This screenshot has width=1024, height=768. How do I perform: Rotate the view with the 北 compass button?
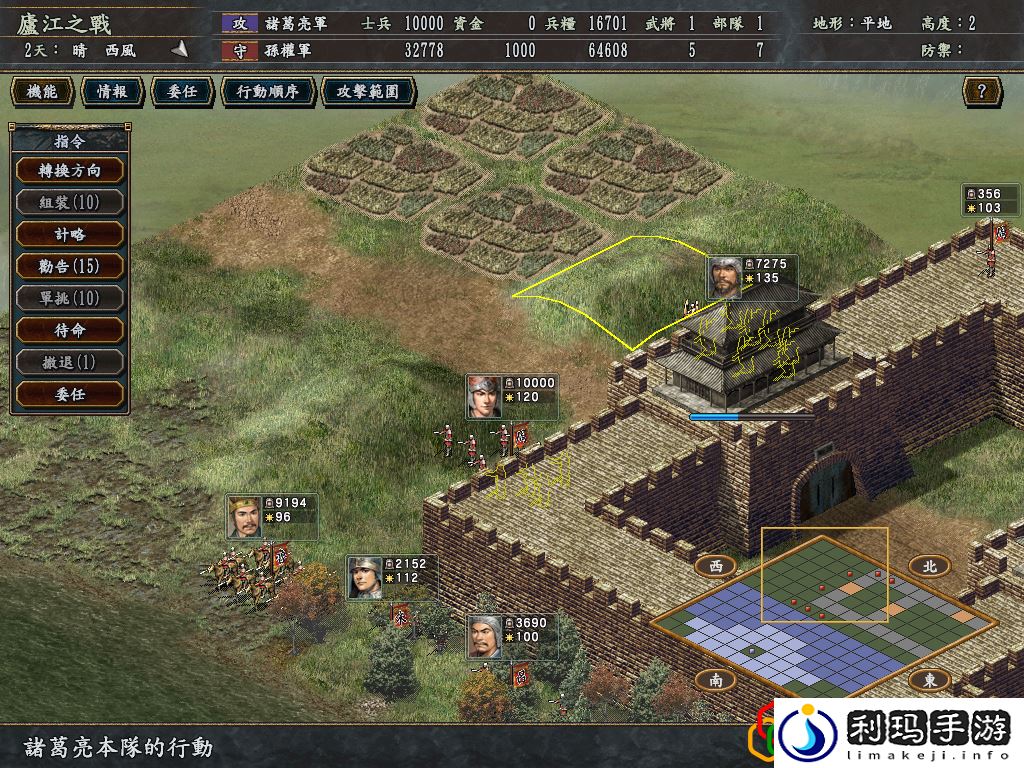click(x=929, y=566)
